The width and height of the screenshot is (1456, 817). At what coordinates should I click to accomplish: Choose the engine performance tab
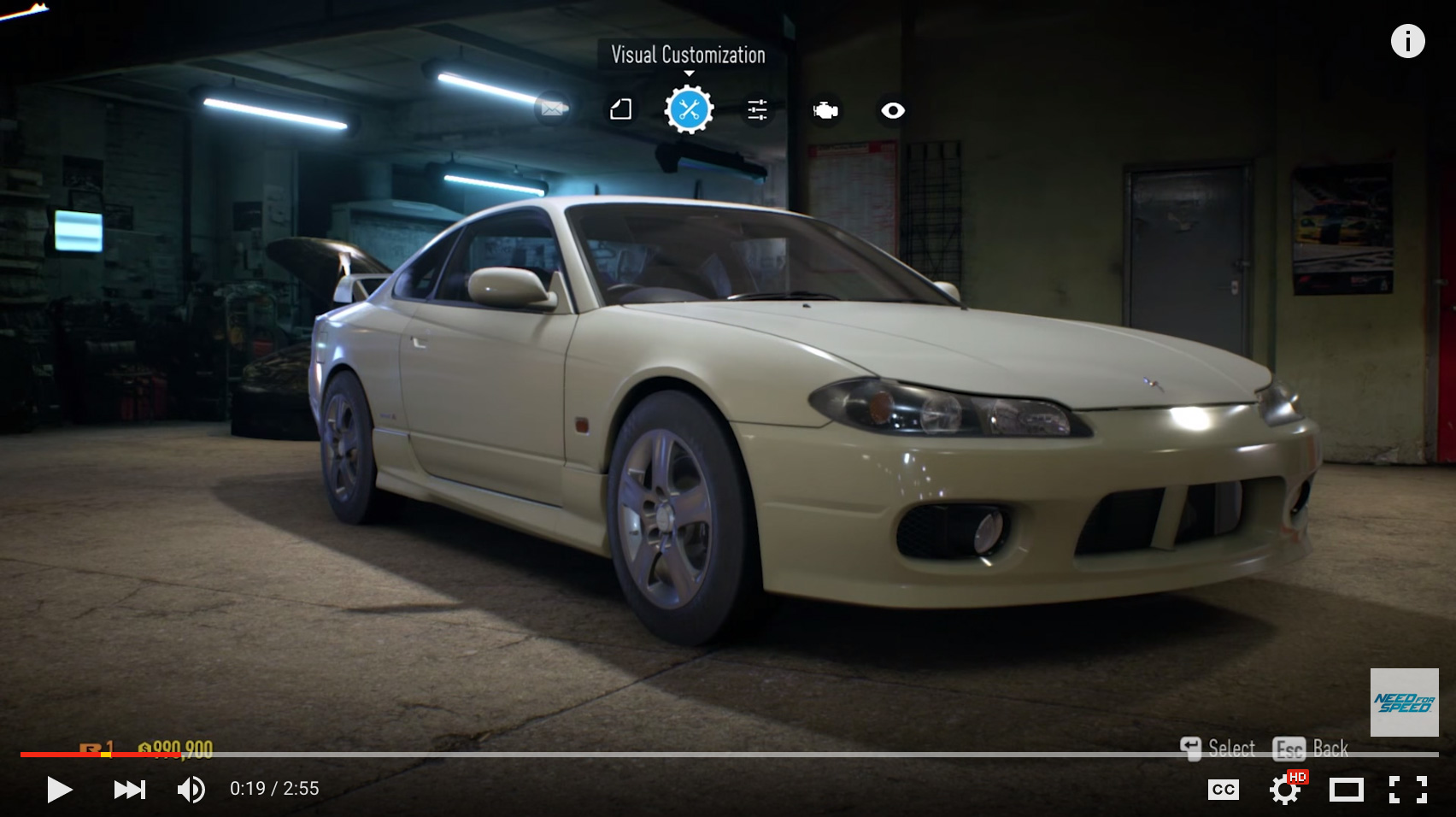(825, 110)
